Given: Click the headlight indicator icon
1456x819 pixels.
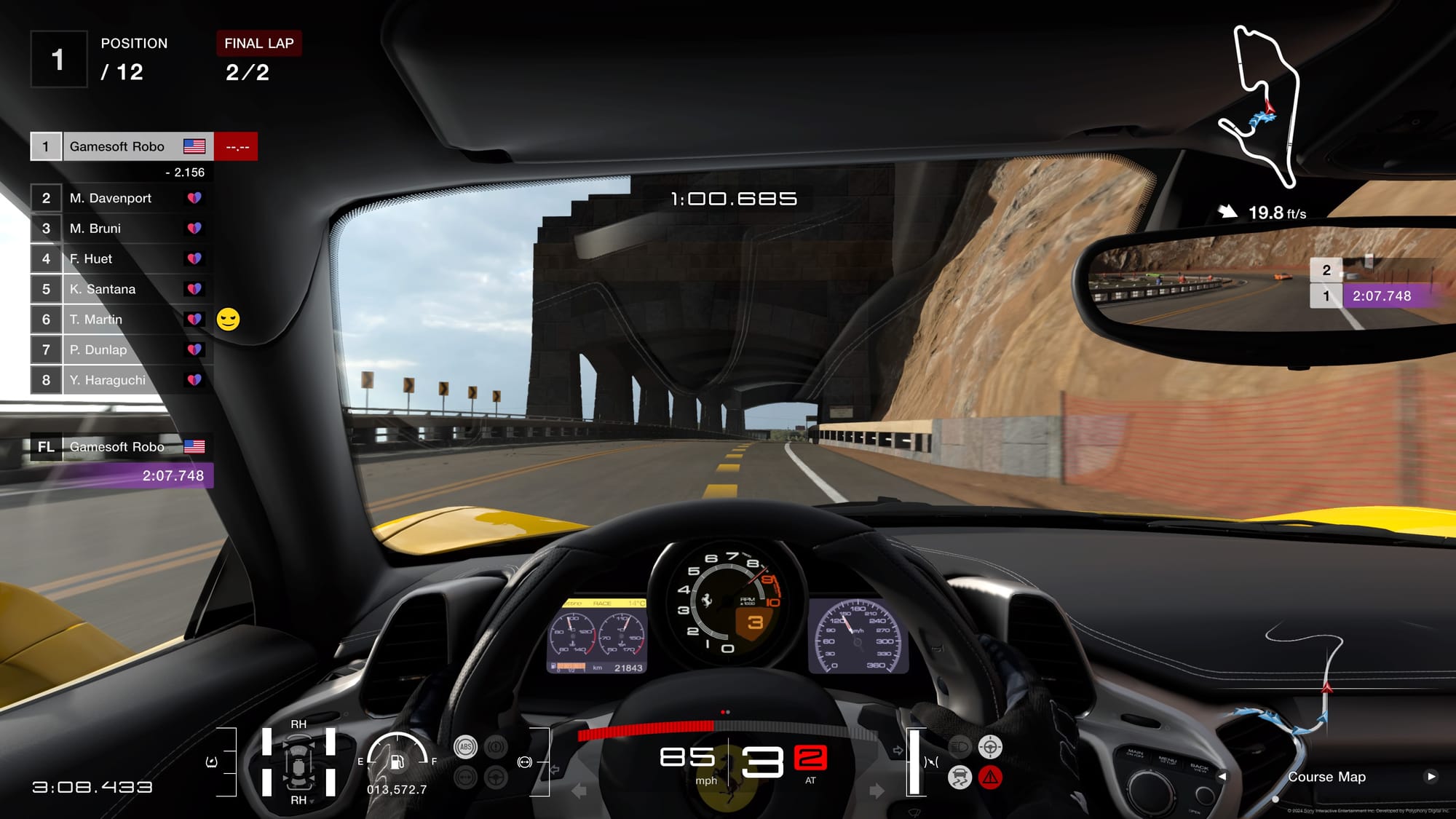Looking at the screenshot, I should [960, 747].
